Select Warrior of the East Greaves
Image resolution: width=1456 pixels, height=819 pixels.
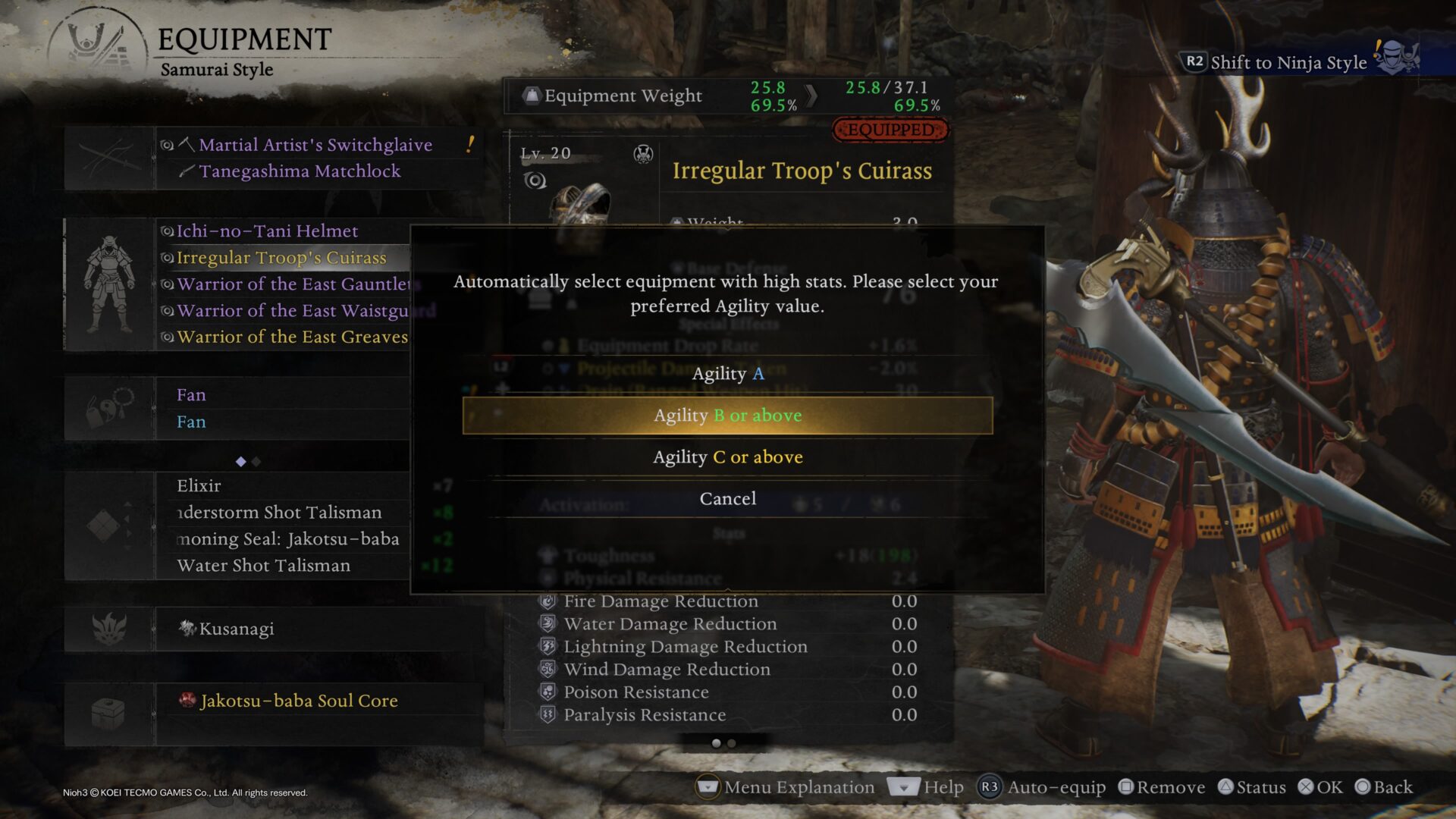coord(292,337)
